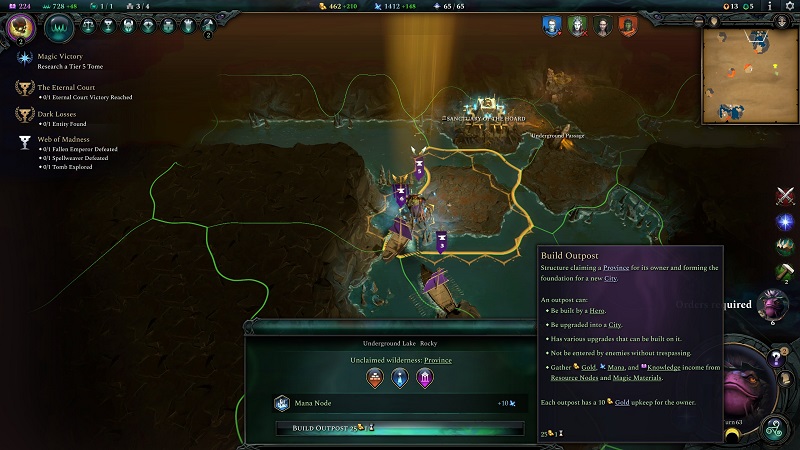The image size is (800, 450).
Task: Click the minimap
Action: click(750, 75)
